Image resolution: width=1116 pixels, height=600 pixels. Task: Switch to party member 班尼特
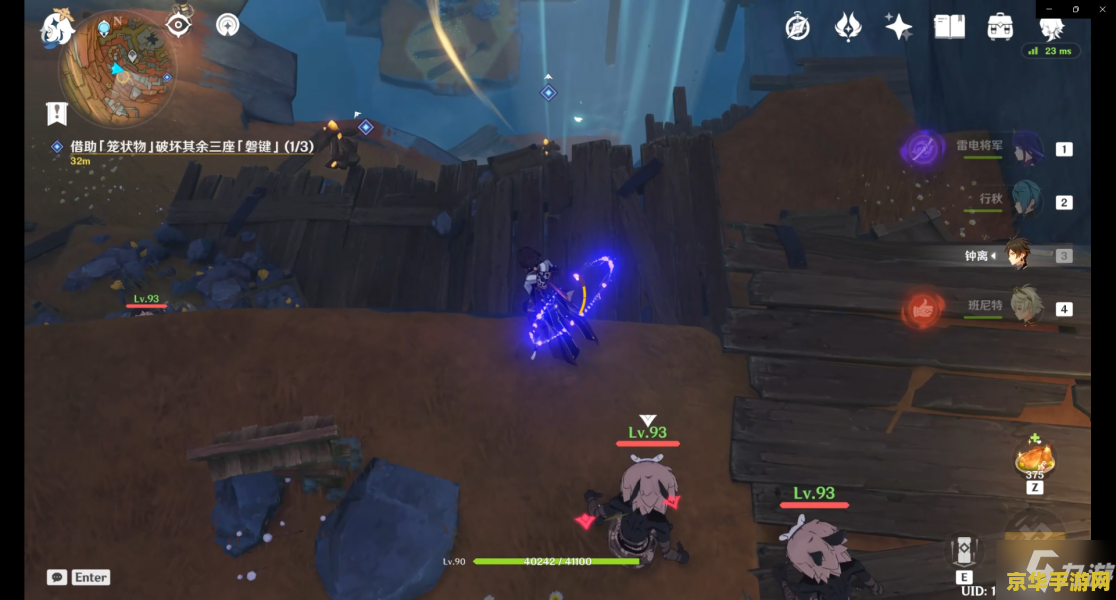click(1026, 307)
